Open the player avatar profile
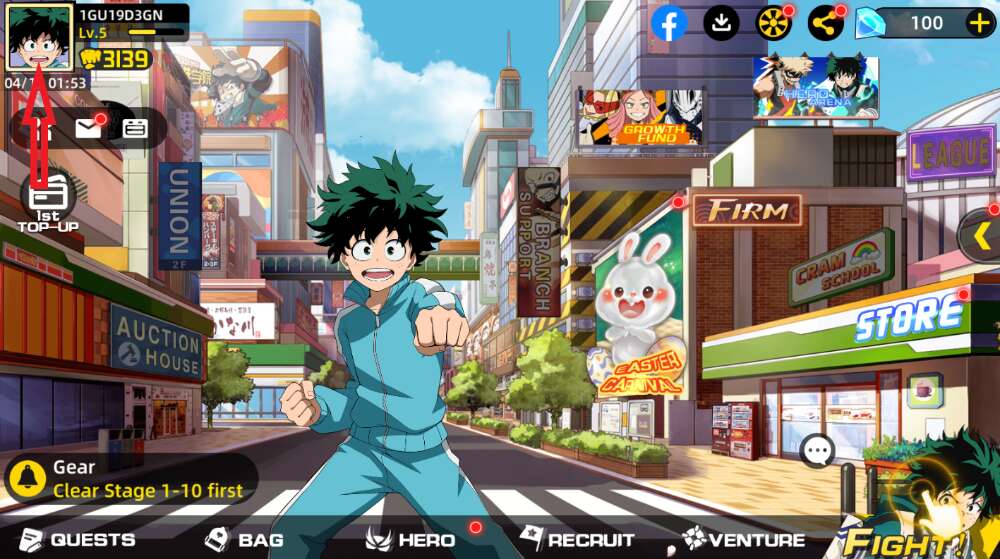The width and height of the screenshot is (1000, 559). (x=40, y=38)
